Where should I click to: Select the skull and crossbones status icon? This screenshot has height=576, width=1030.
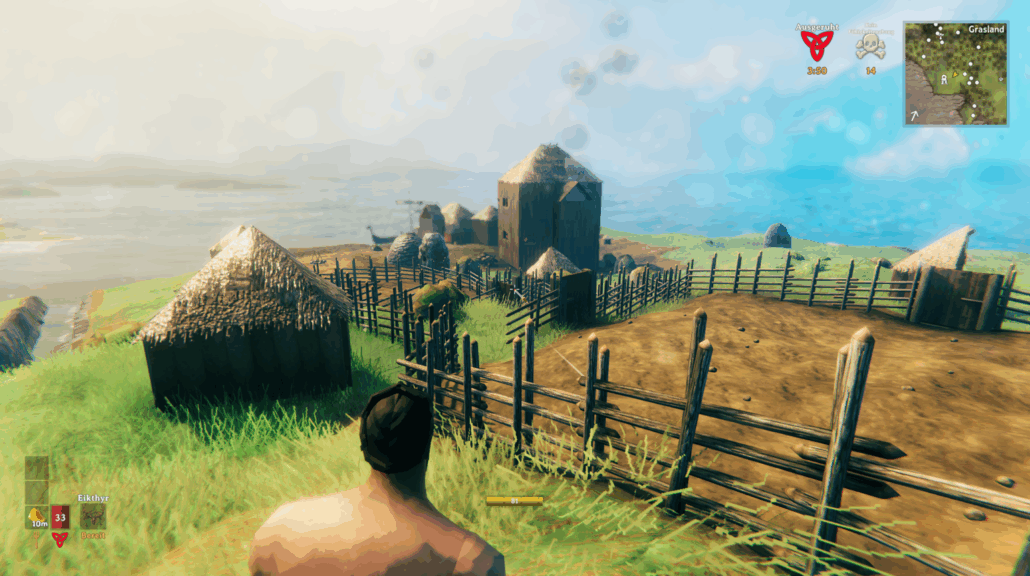871,46
